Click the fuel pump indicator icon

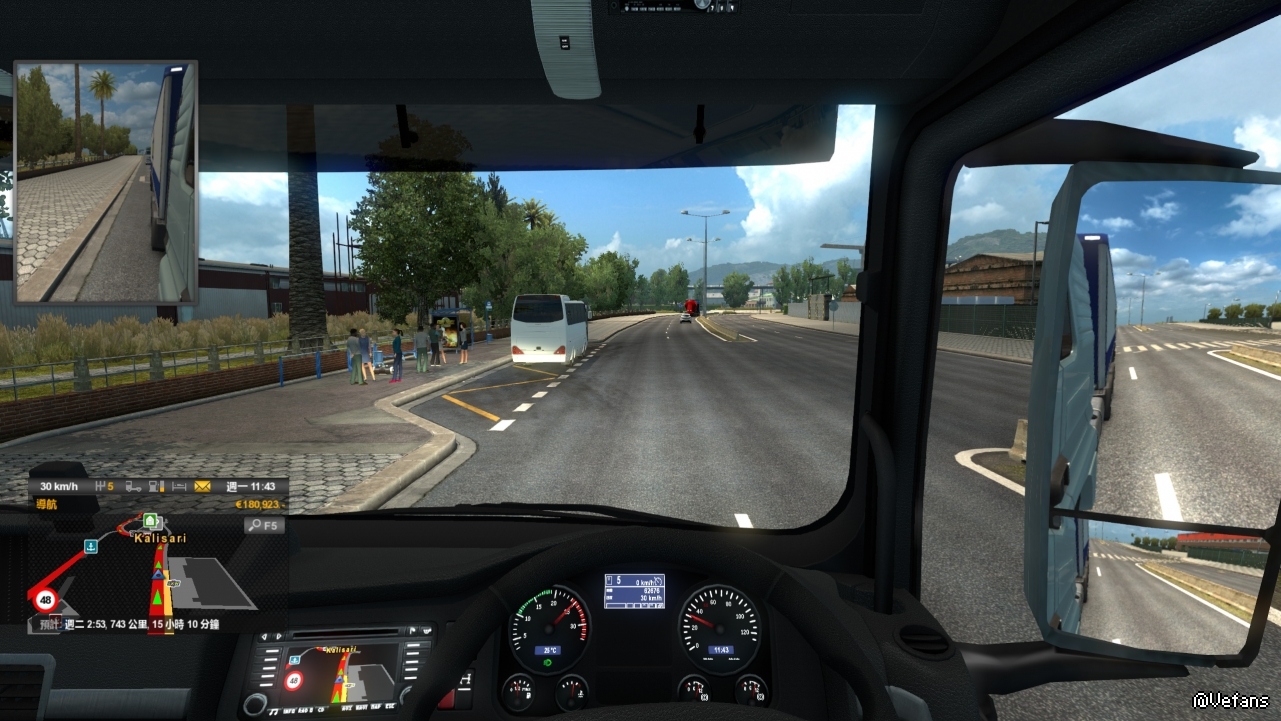(x=156, y=487)
